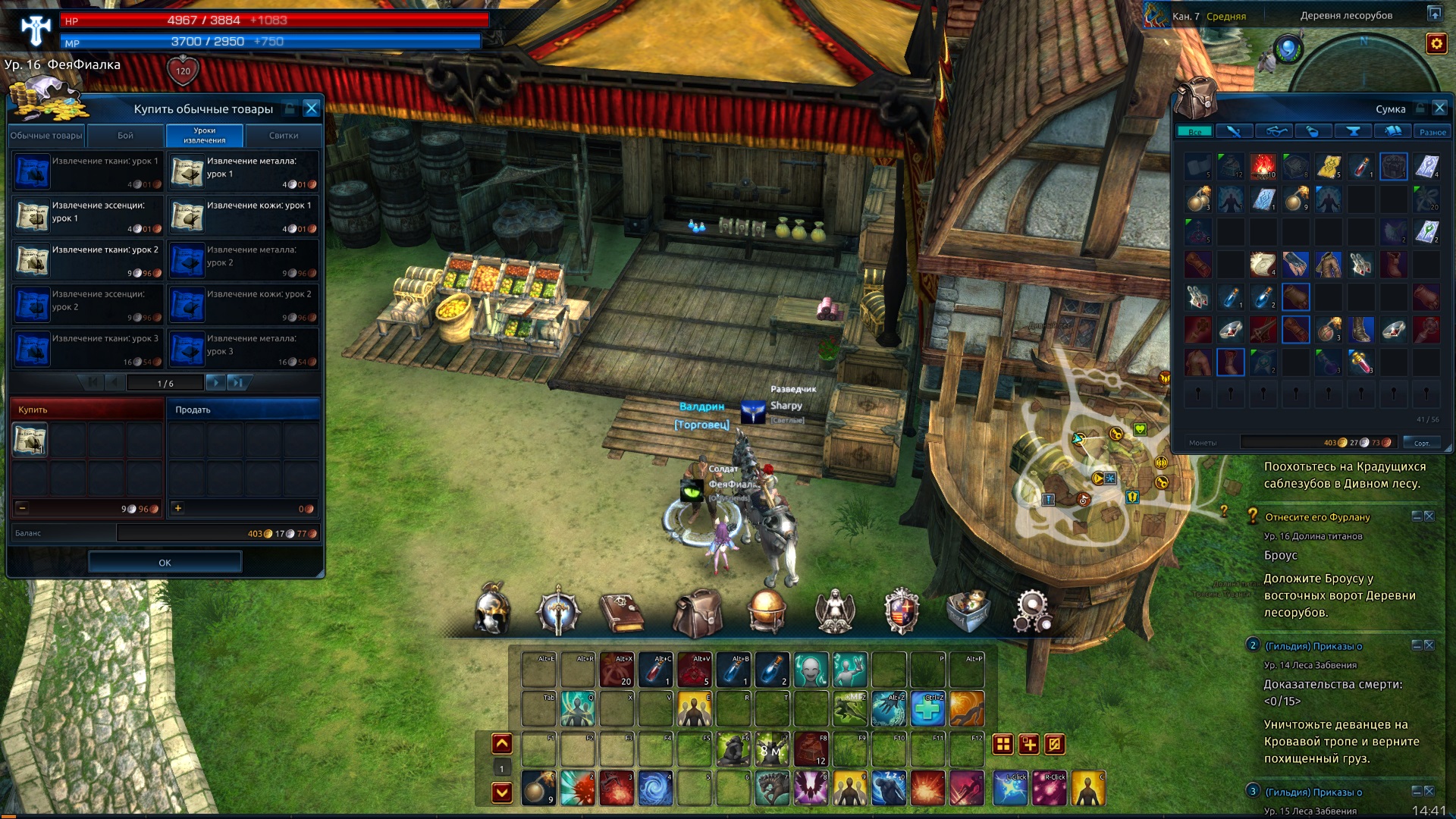Viewport: 1456px width, 819px height.
Task: Click the gold gear button by minimap
Action: (x=1436, y=44)
